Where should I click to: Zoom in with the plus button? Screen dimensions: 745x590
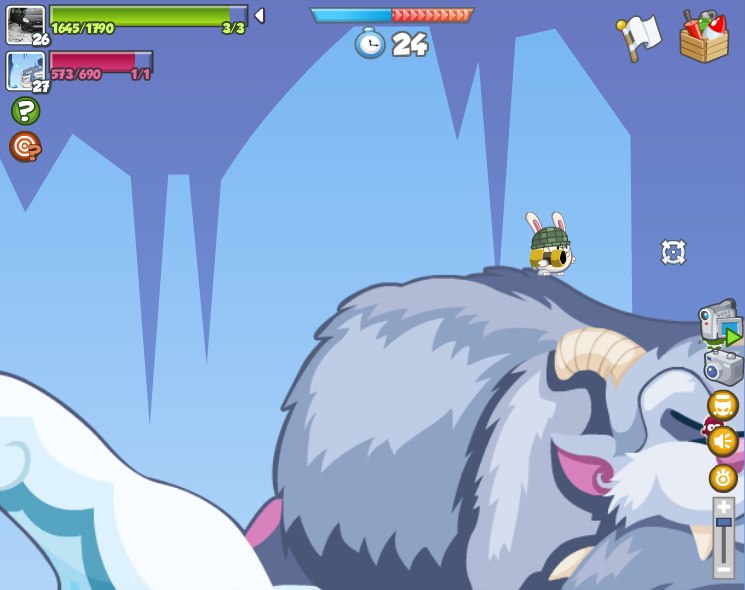pos(723,508)
